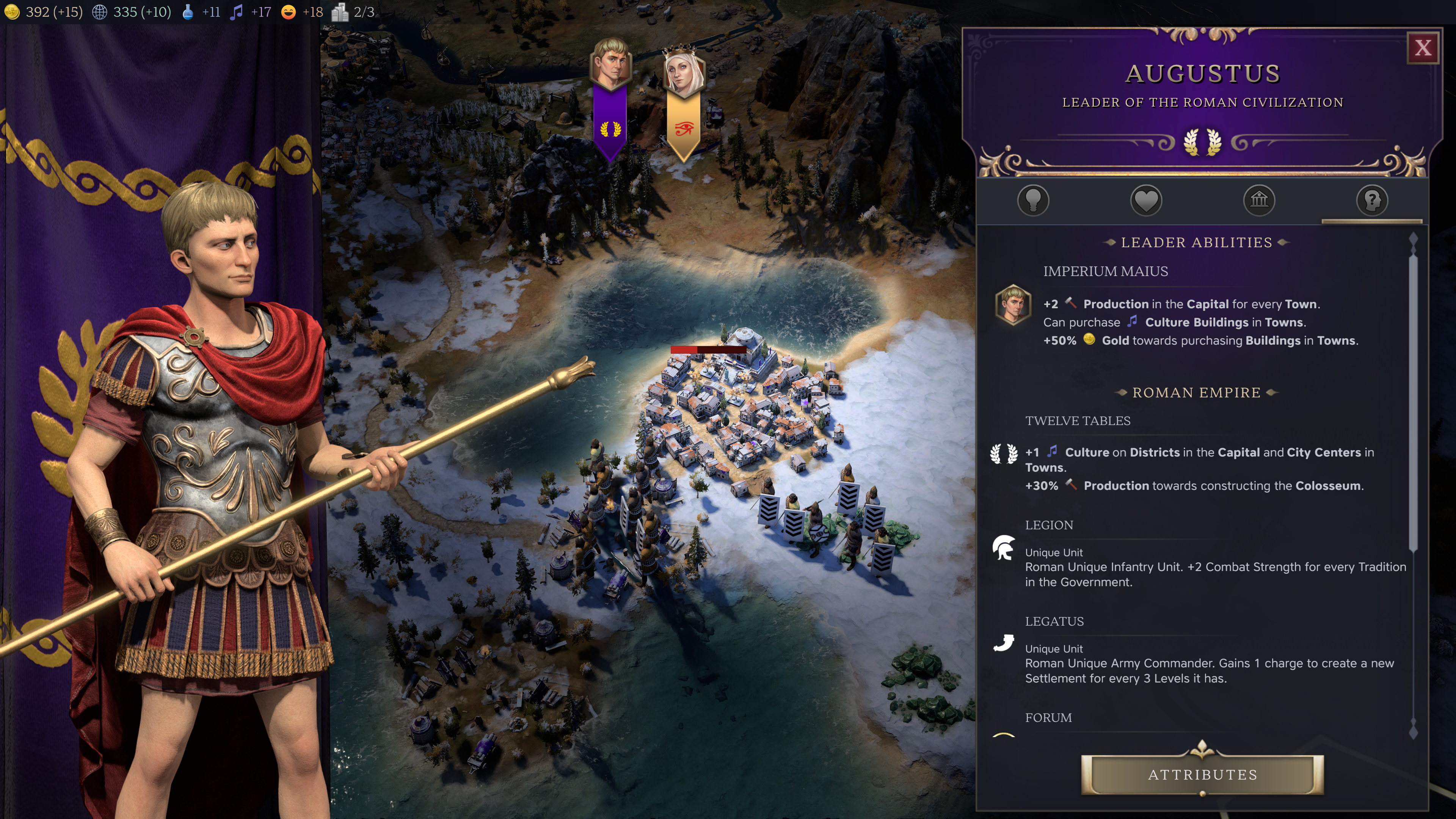The image size is (1456, 819).
Task: Click the gold treasury coin icon
Action: pyautogui.click(x=12, y=12)
